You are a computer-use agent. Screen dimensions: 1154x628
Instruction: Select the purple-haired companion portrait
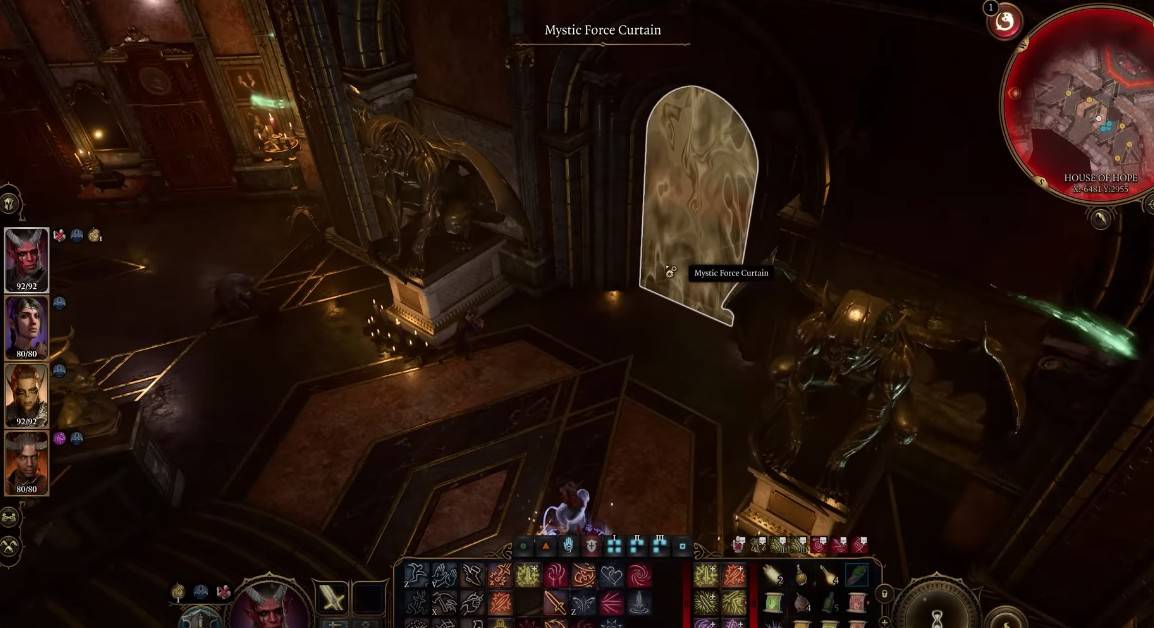pyautogui.click(x=26, y=326)
